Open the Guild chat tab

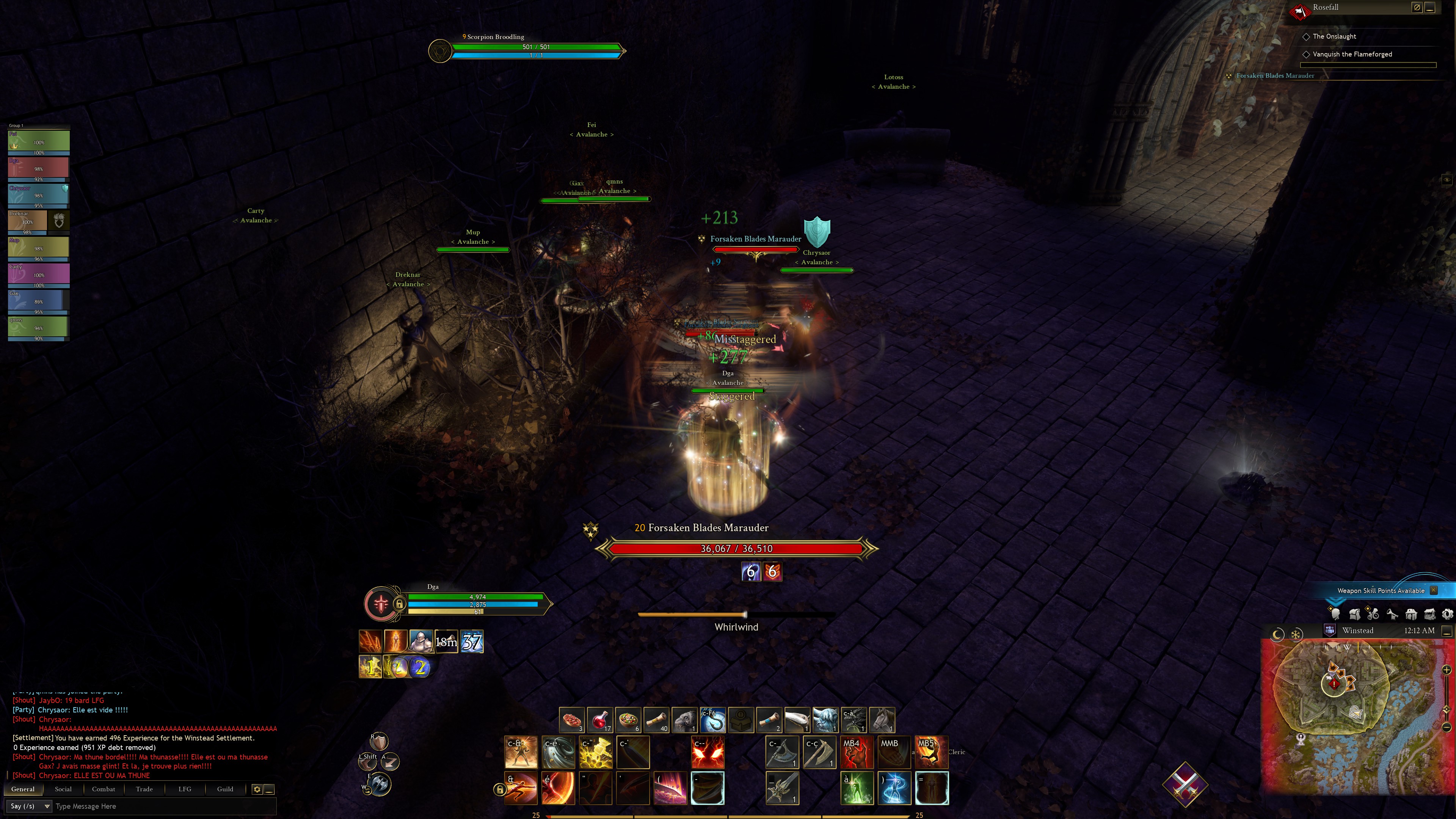tap(225, 789)
